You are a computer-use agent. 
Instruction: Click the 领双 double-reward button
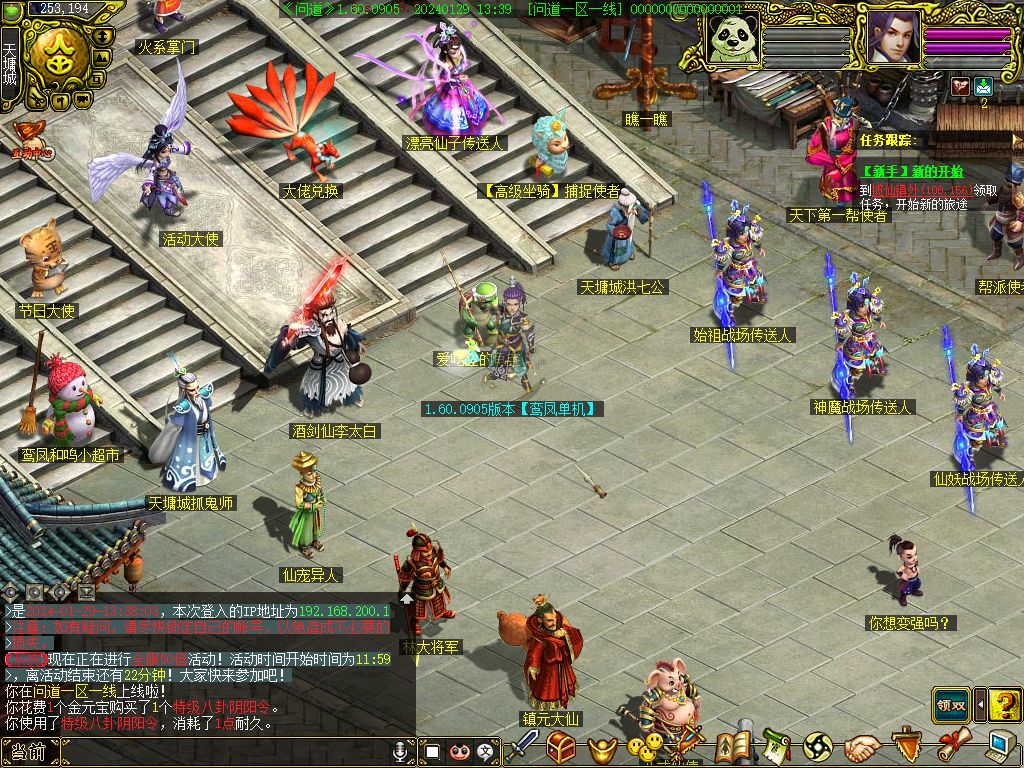951,703
